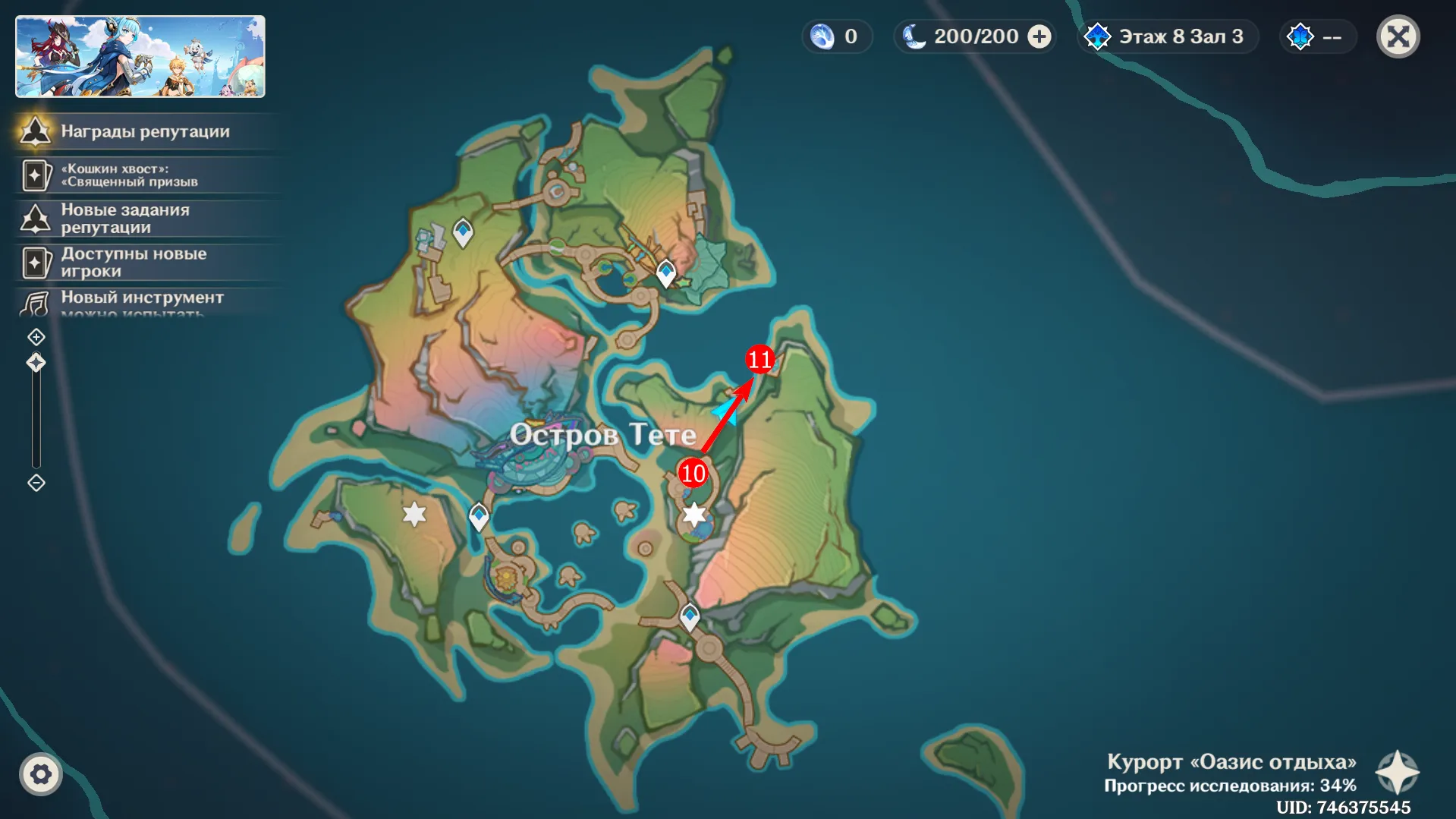The image size is (1456, 819).
Task: Choose the «Доступны новые игроки» entry
Action: click(x=144, y=263)
